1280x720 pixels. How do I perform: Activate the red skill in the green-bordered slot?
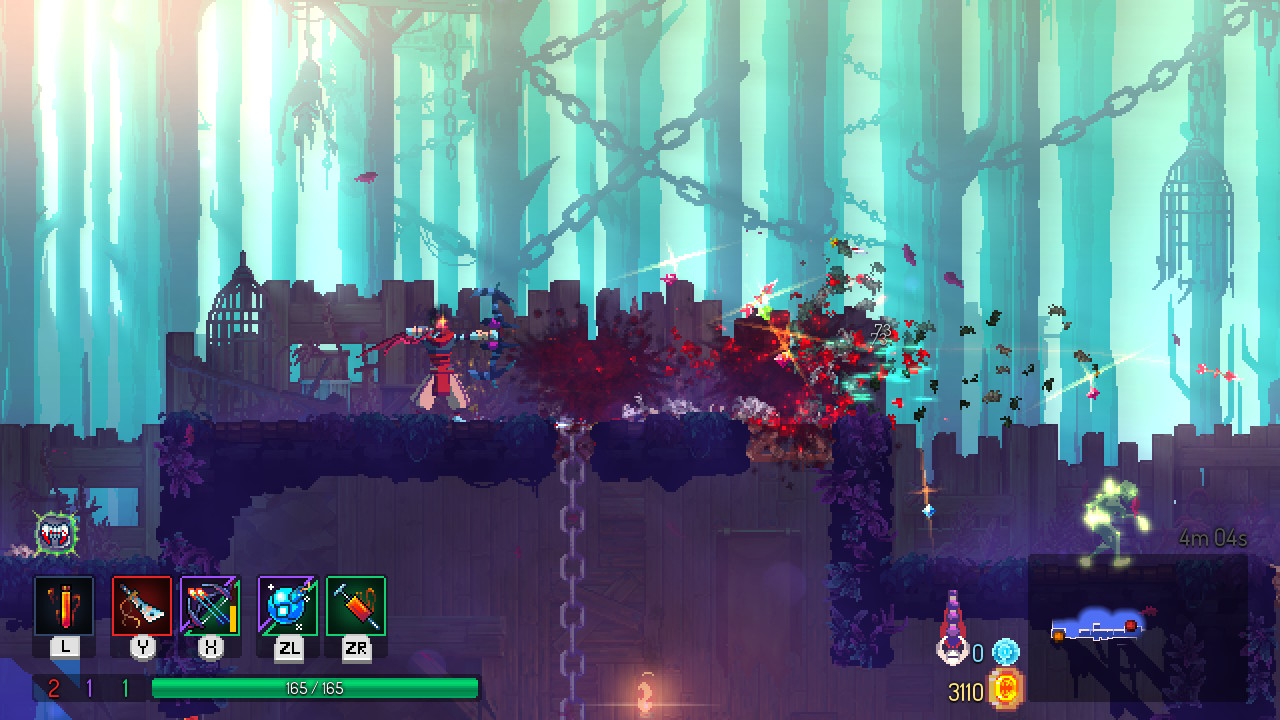tap(355, 606)
